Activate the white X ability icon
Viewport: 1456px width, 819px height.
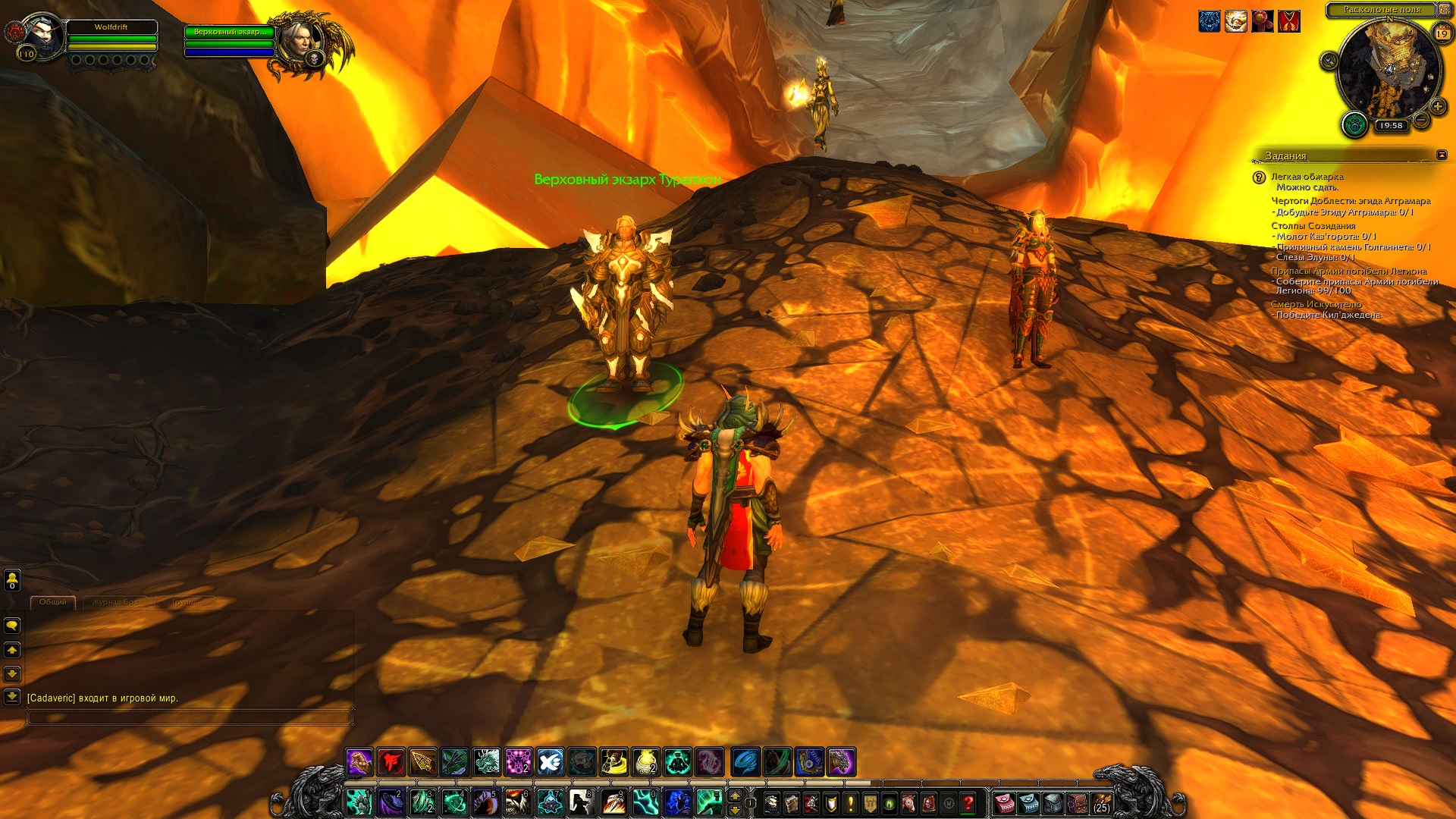tap(550, 762)
